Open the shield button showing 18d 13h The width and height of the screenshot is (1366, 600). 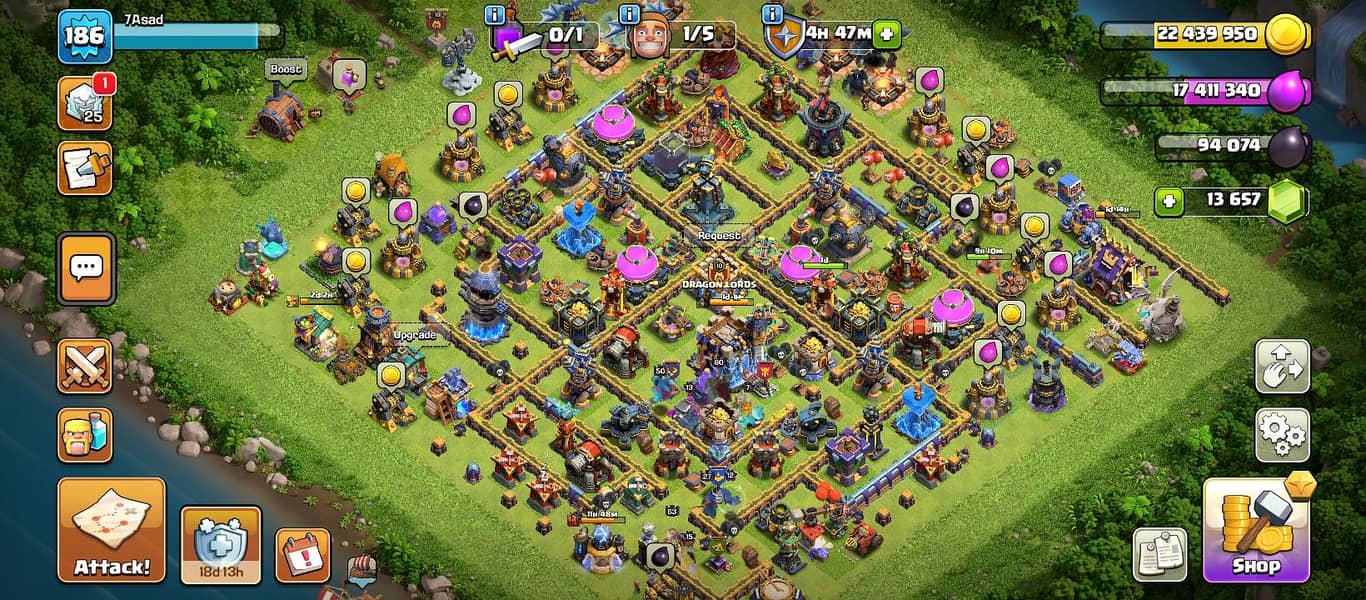point(220,545)
